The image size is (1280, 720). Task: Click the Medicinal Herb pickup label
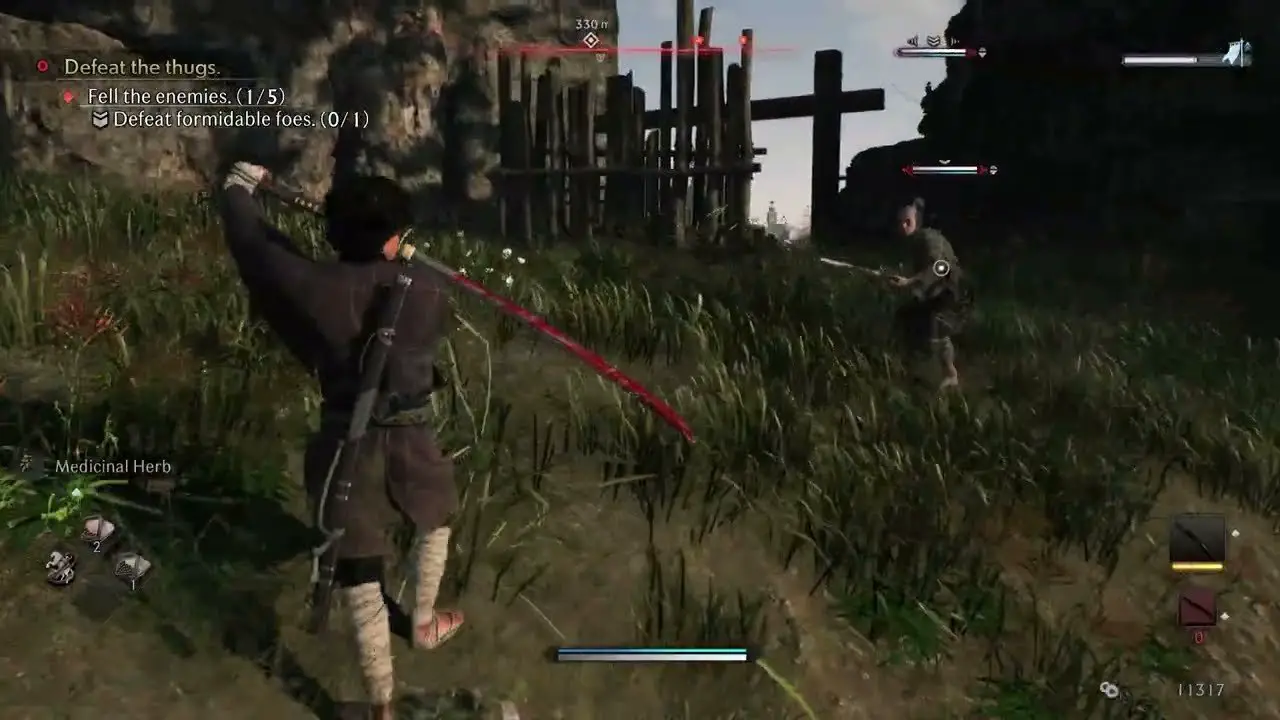112,465
